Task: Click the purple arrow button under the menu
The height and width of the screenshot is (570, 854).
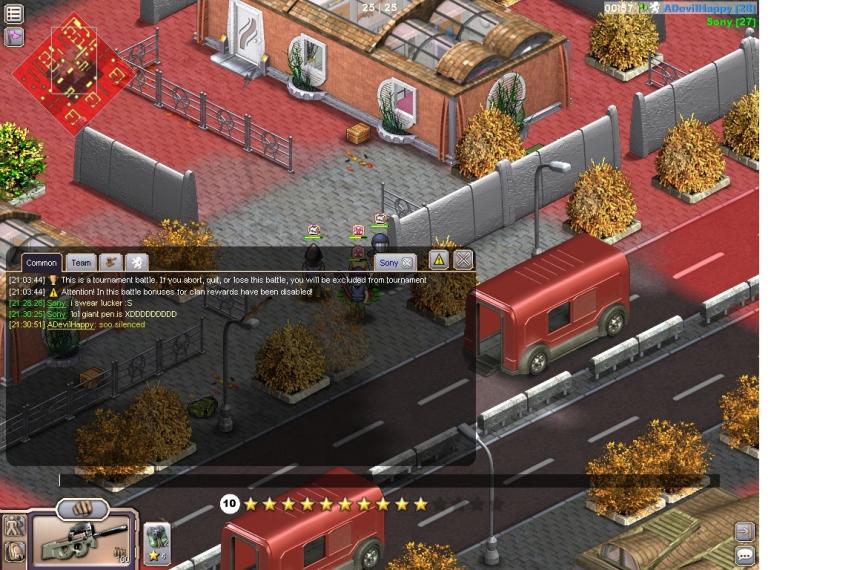Action: coord(14,37)
